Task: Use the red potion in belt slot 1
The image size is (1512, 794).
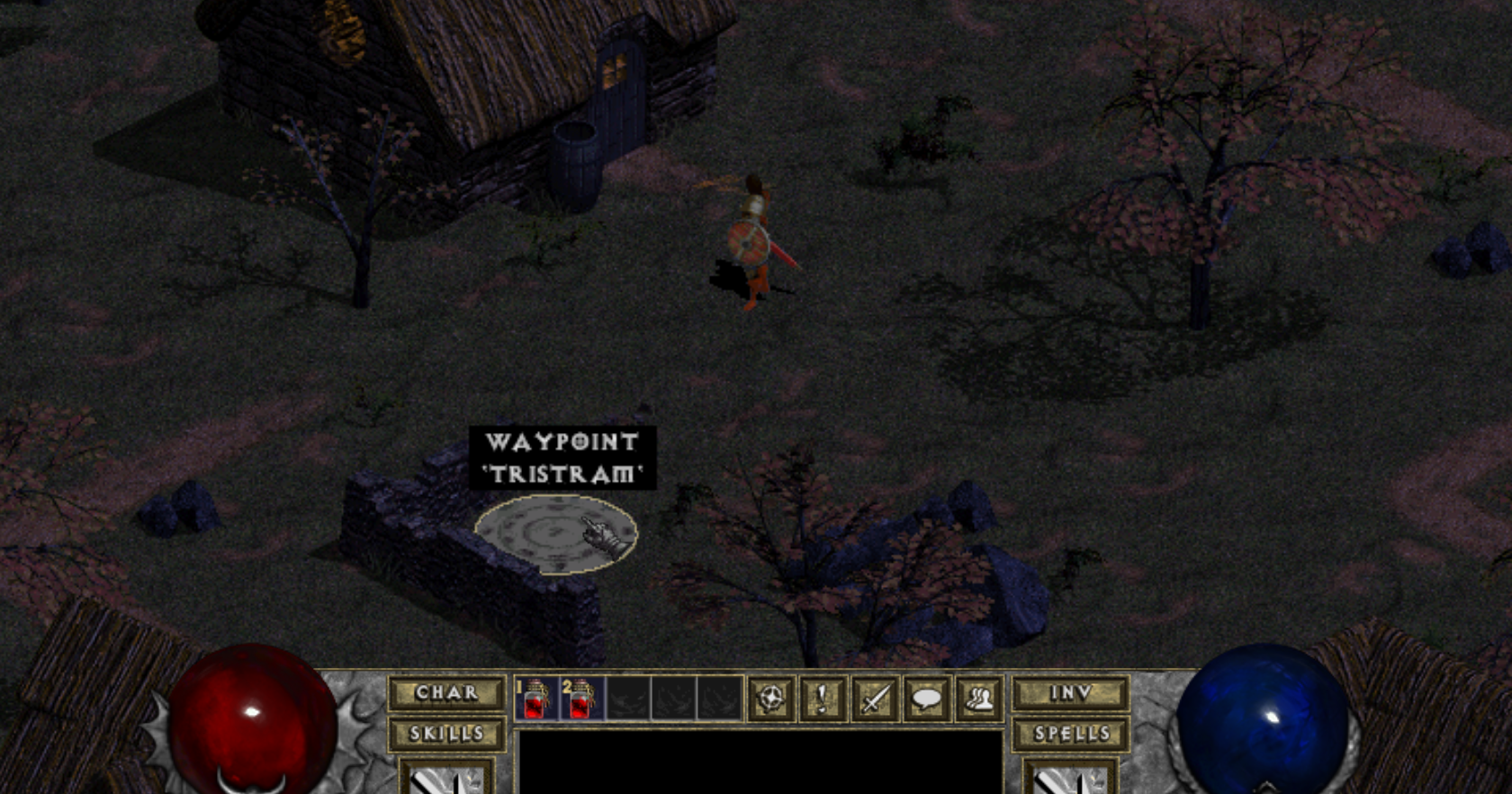Action: (535, 699)
